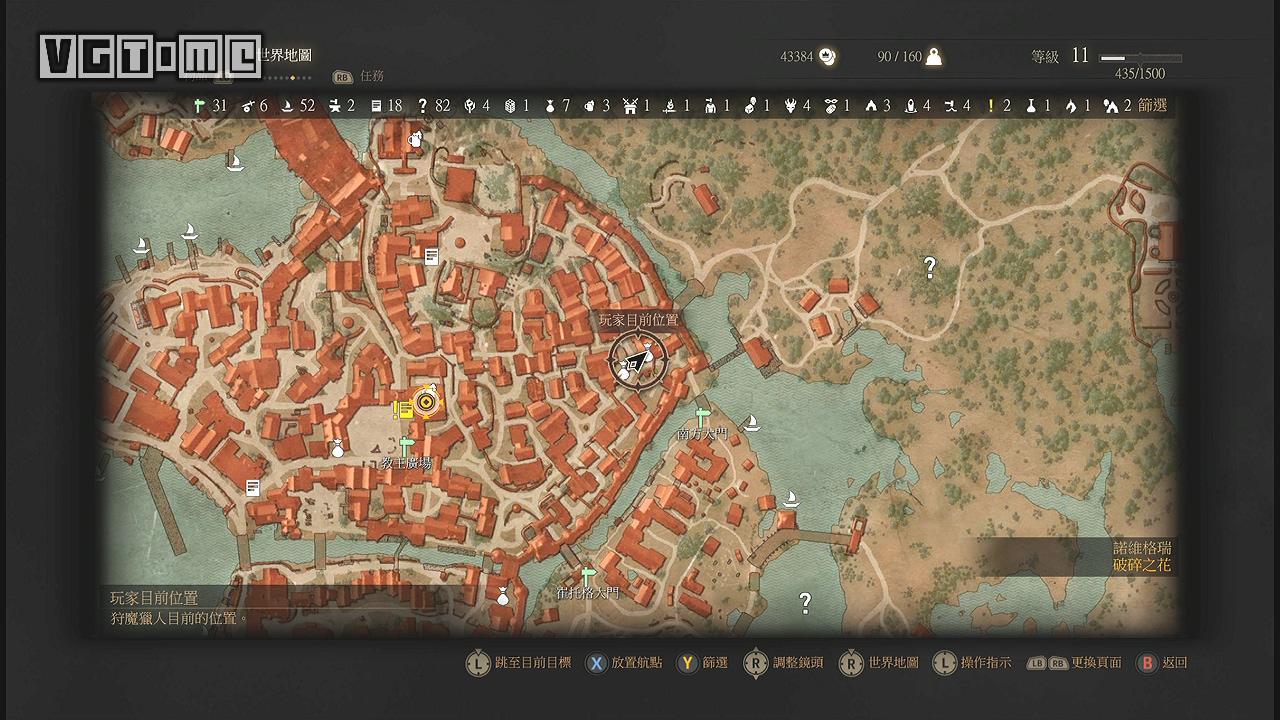
Task: Filter by notice boards showing 18
Action: [x=377, y=105]
